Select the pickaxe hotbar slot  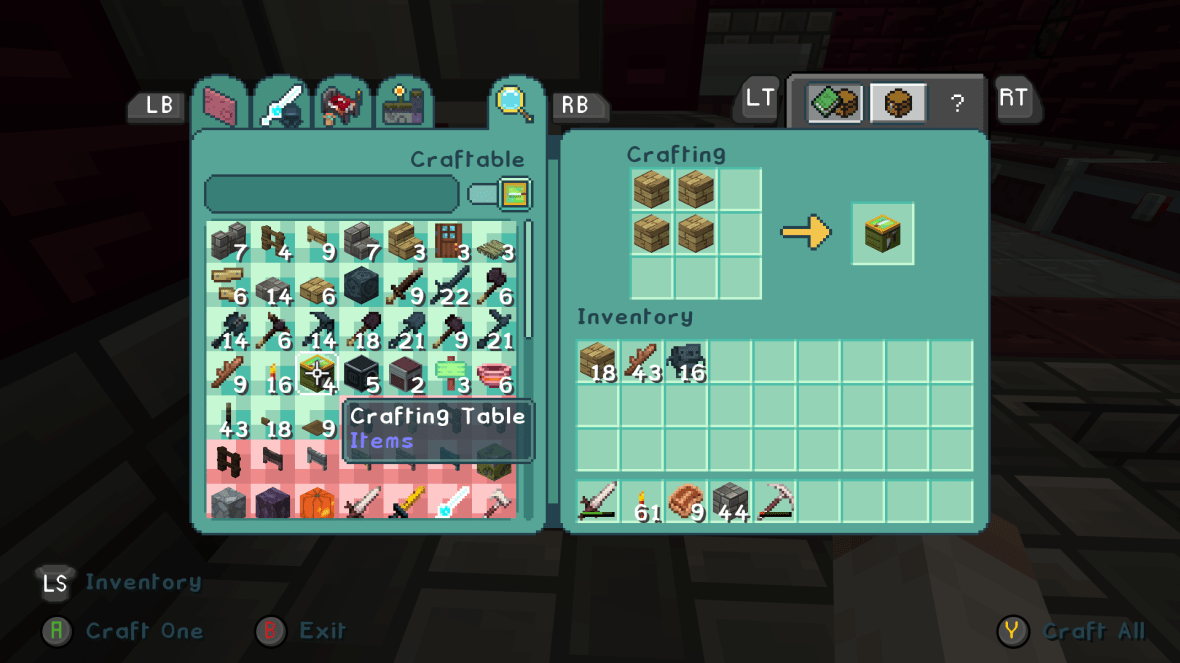tap(775, 501)
